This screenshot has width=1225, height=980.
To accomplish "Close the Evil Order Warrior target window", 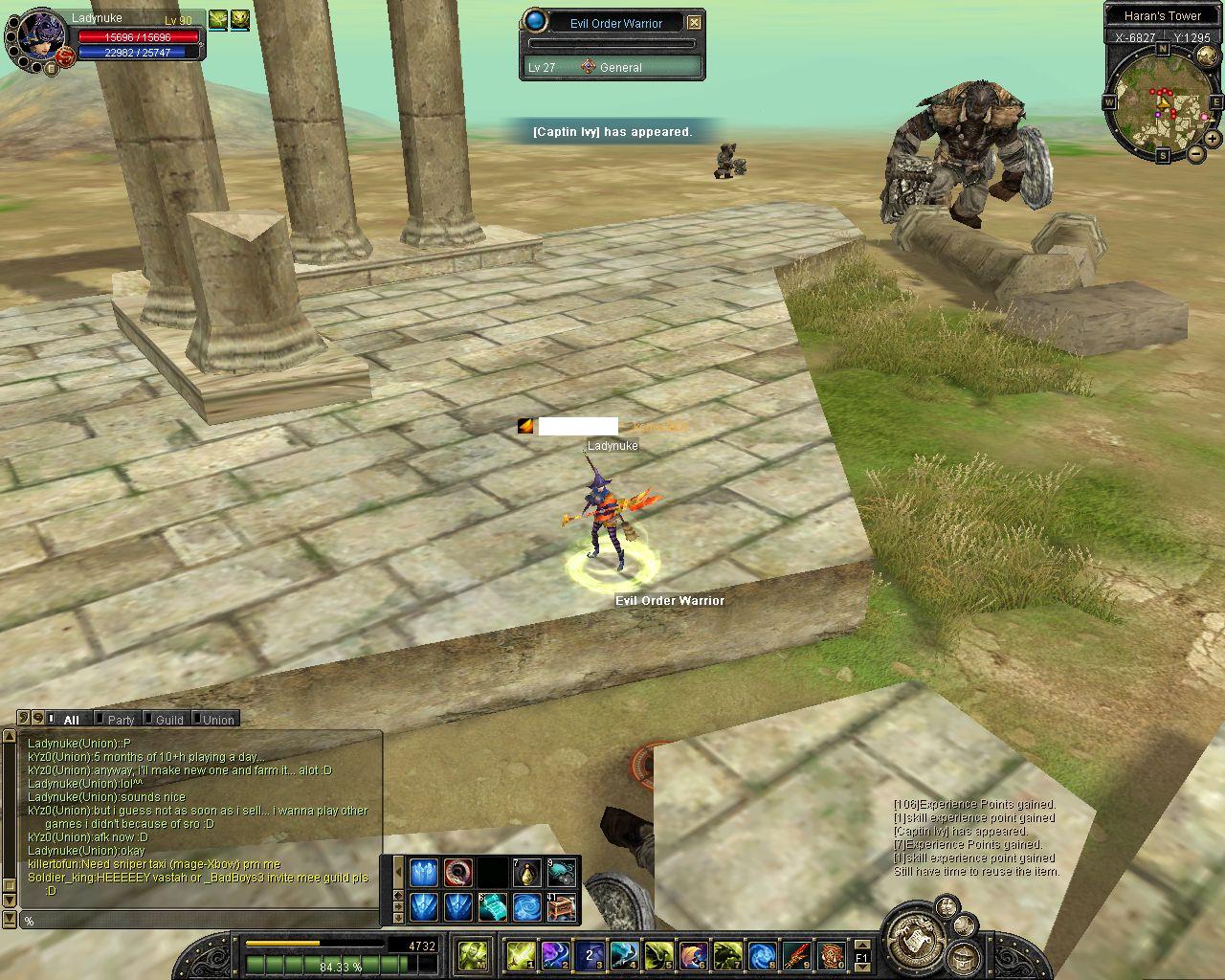I will [695, 22].
